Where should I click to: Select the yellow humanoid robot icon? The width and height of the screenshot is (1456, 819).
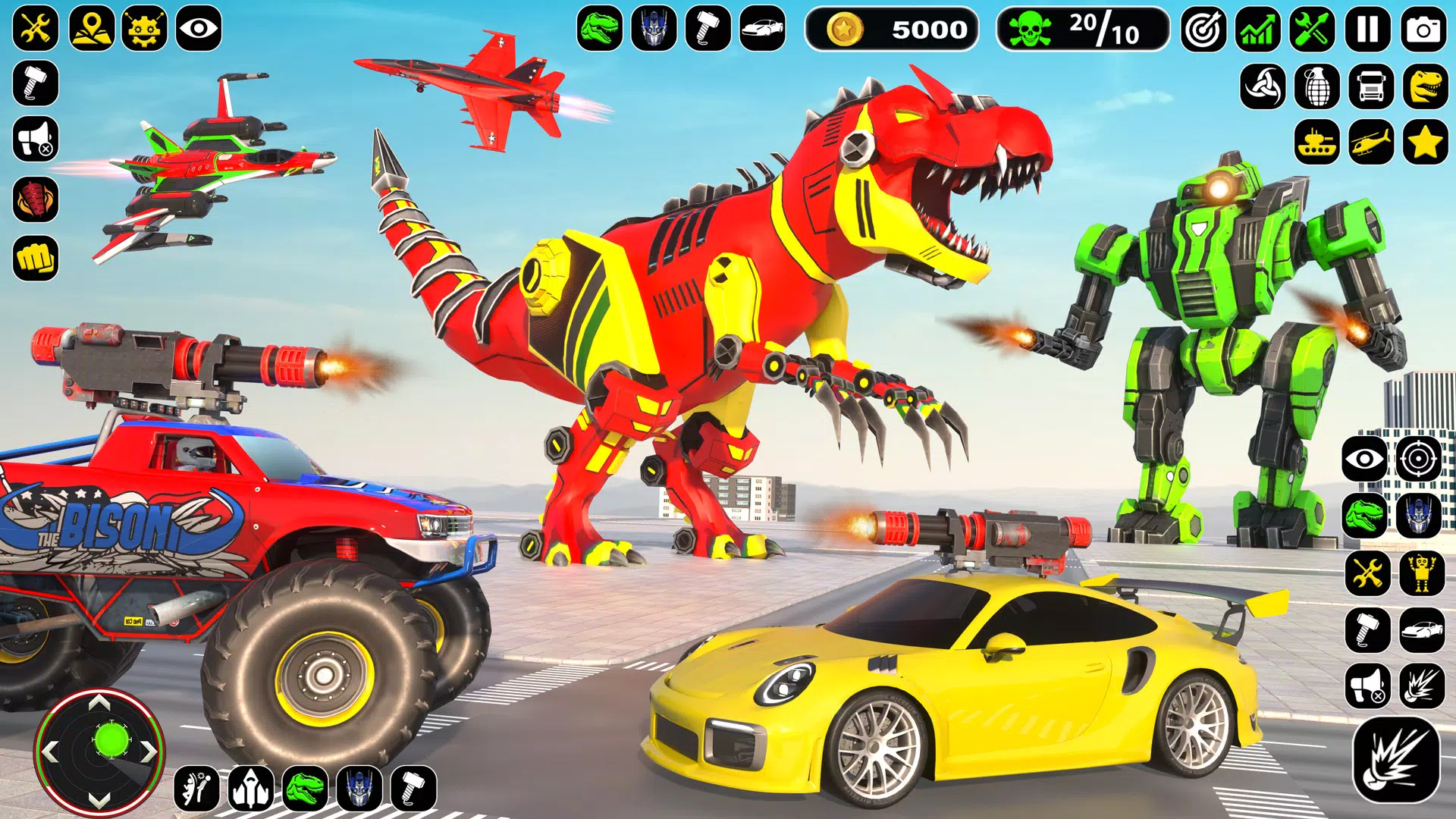1422,573
